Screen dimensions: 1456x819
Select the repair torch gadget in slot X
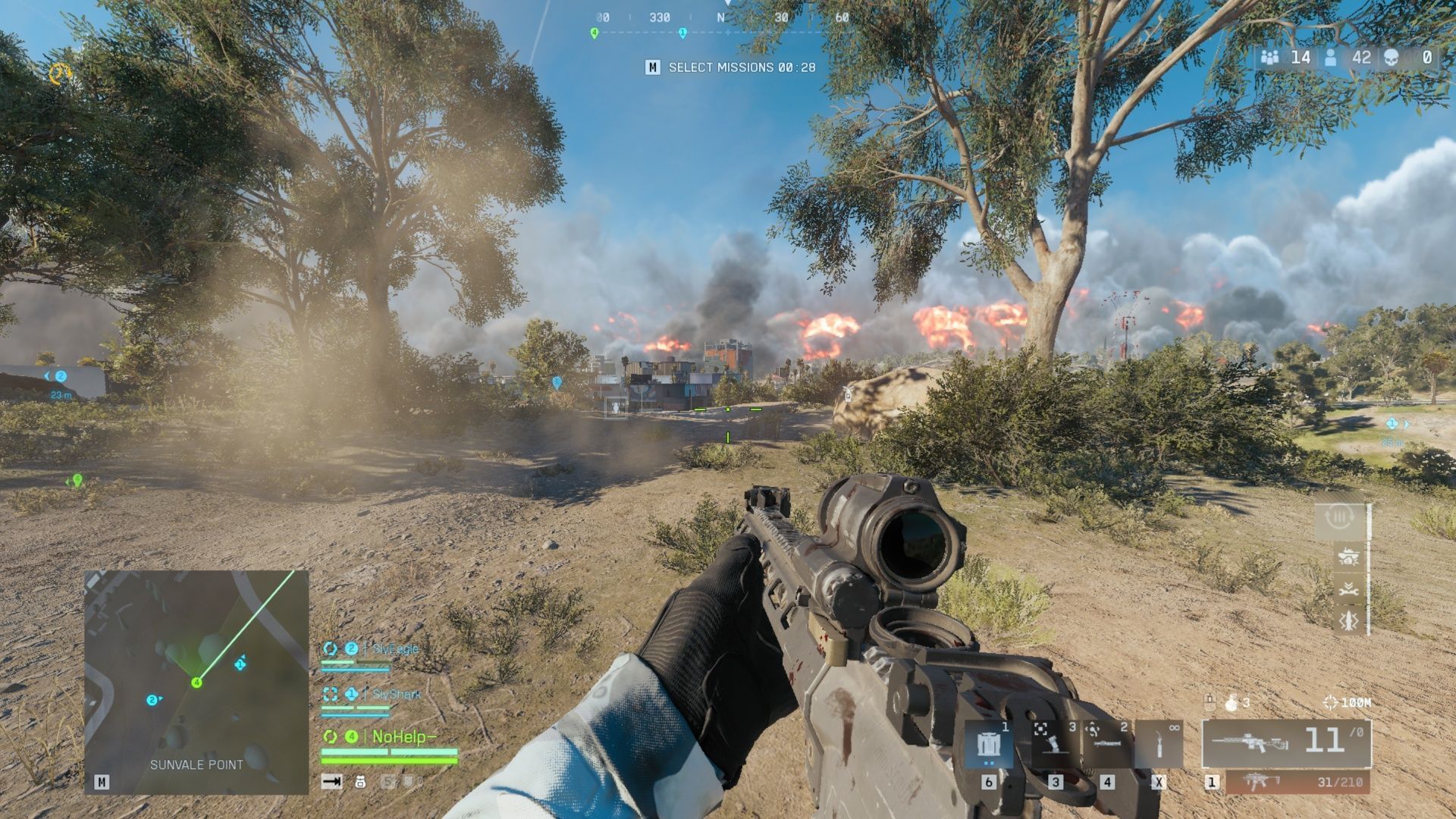(x=1160, y=745)
